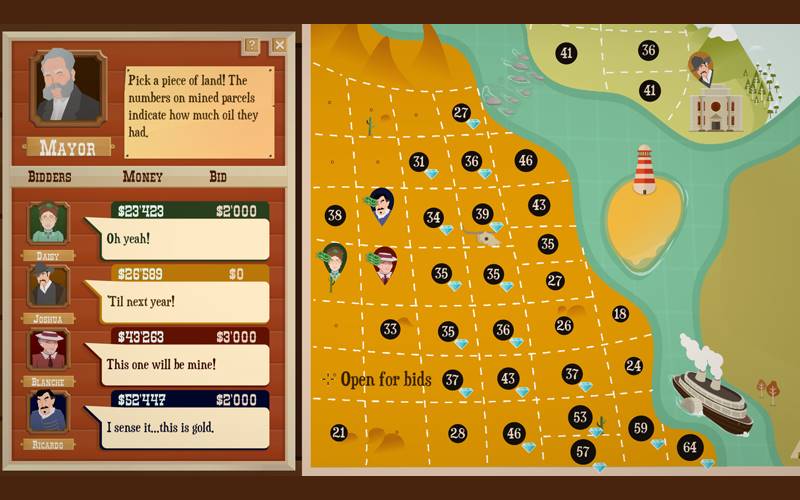Choose the parcel with 18 oil
The height and width of the screenshot is (500, 800).
620,314
